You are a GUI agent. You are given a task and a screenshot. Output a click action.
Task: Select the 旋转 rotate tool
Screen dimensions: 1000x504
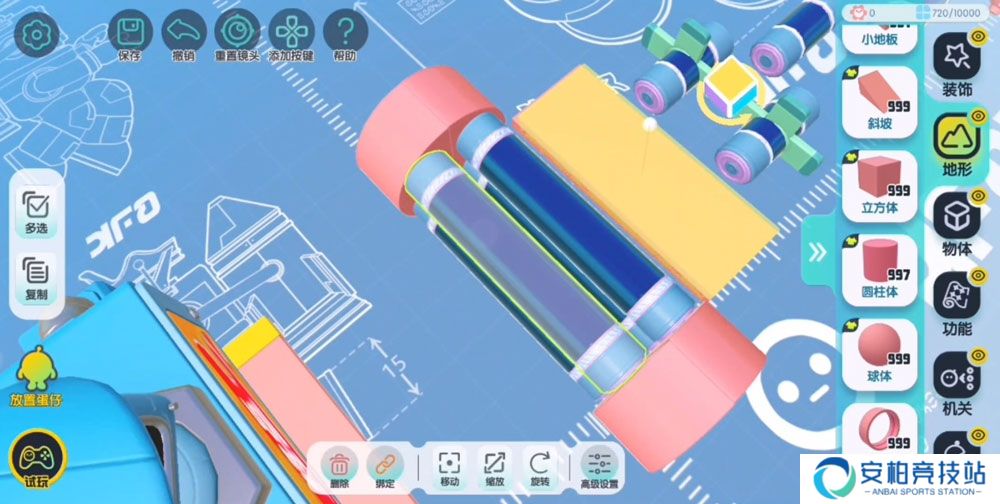(x=540, y=466)
